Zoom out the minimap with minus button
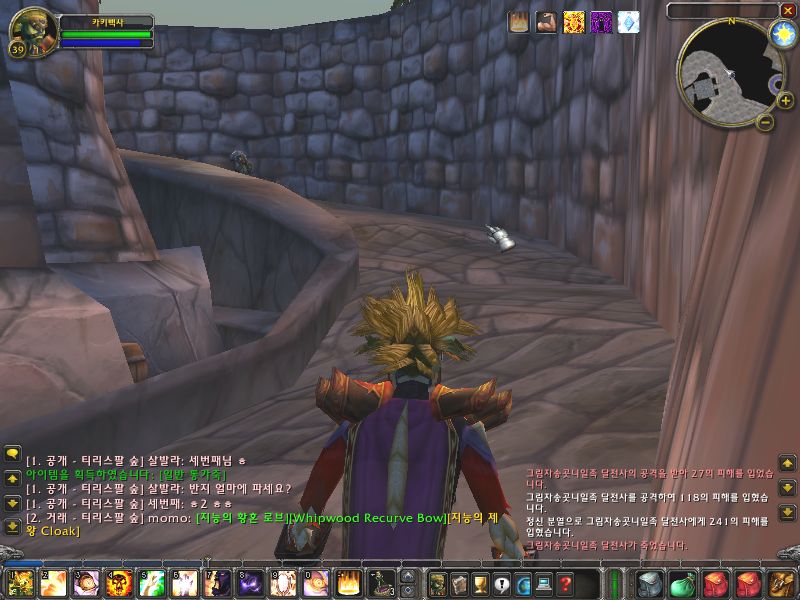The height and width of the screenshot is (600, 800). [765, 122]
